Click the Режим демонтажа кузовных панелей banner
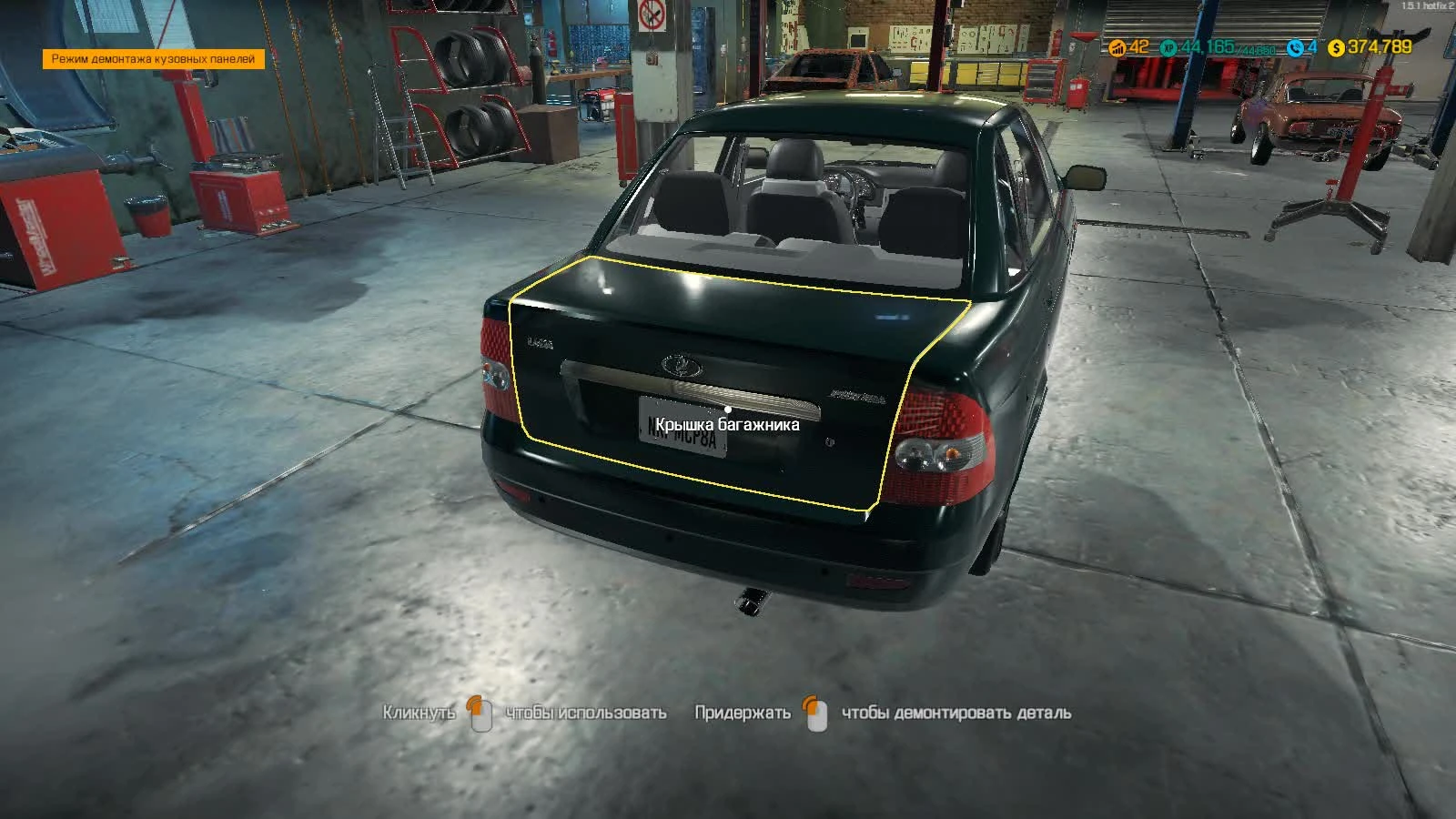The height and width of the screenshot is (819, 1456). pyautogui.click(x=151, y=58)
